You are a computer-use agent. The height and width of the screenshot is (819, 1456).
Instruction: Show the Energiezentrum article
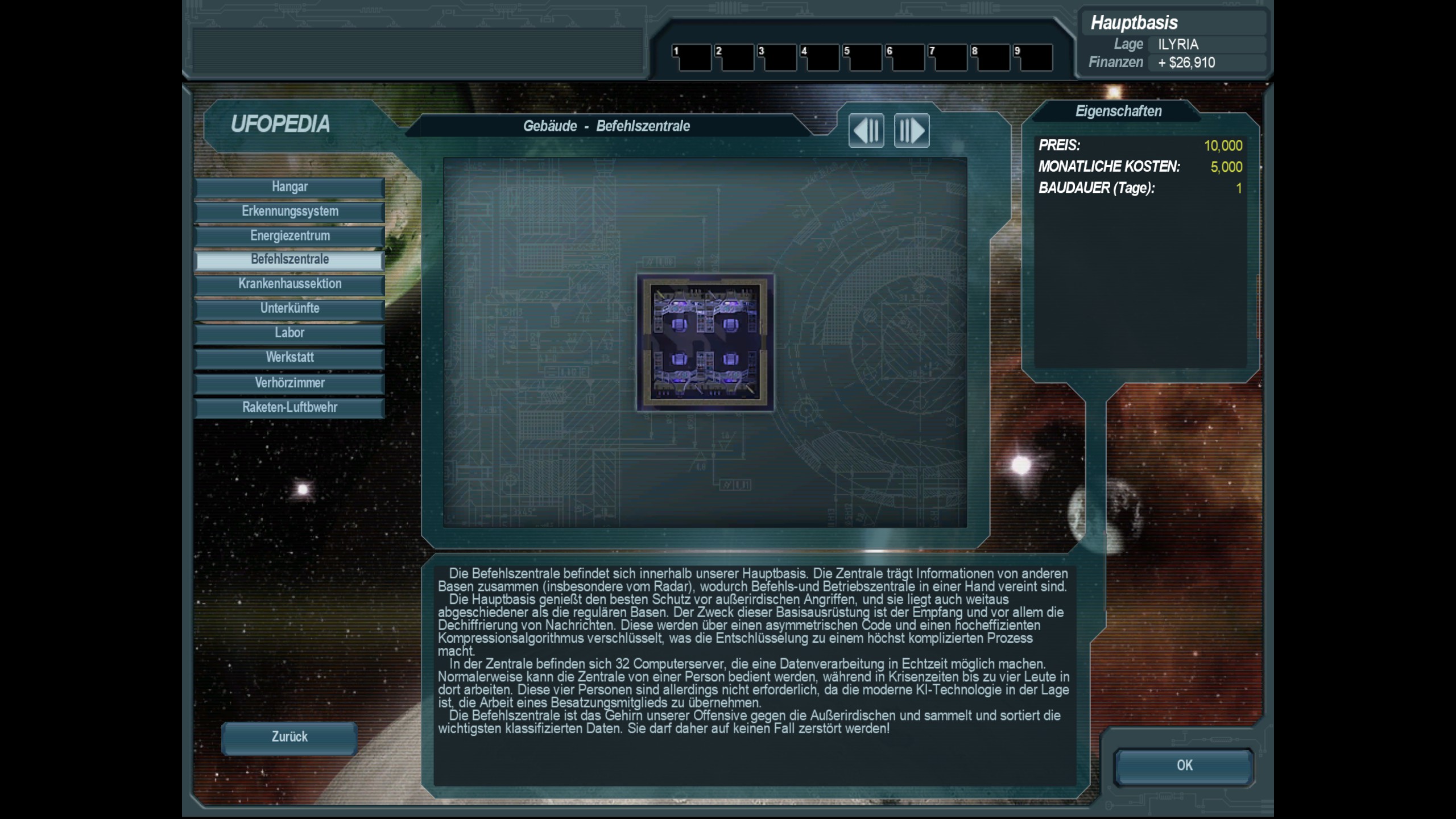289,236
